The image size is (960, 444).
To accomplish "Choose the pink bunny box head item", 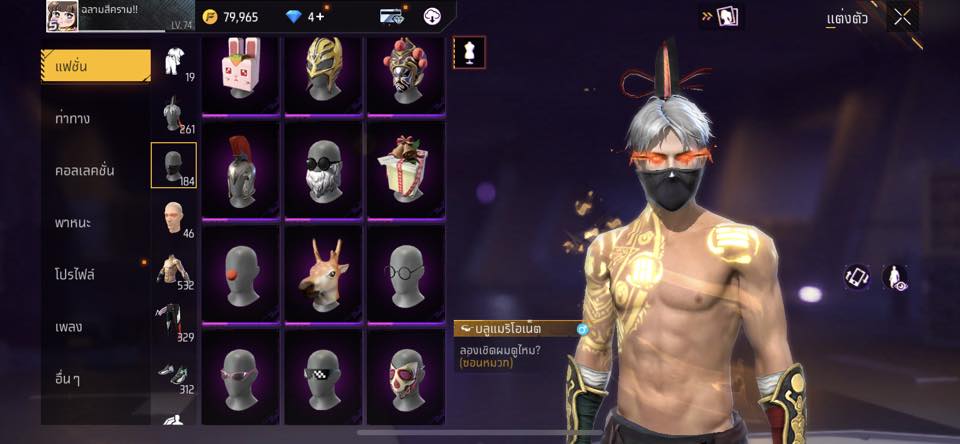I will (240, 70).
